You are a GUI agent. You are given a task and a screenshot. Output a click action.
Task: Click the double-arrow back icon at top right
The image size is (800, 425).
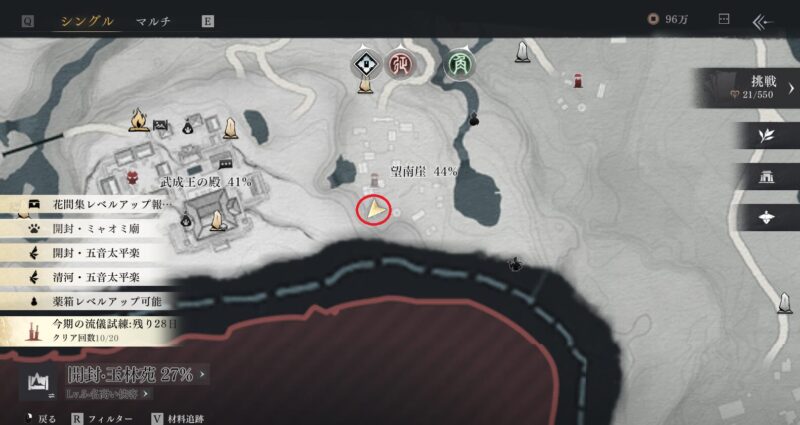pos(765,20)
